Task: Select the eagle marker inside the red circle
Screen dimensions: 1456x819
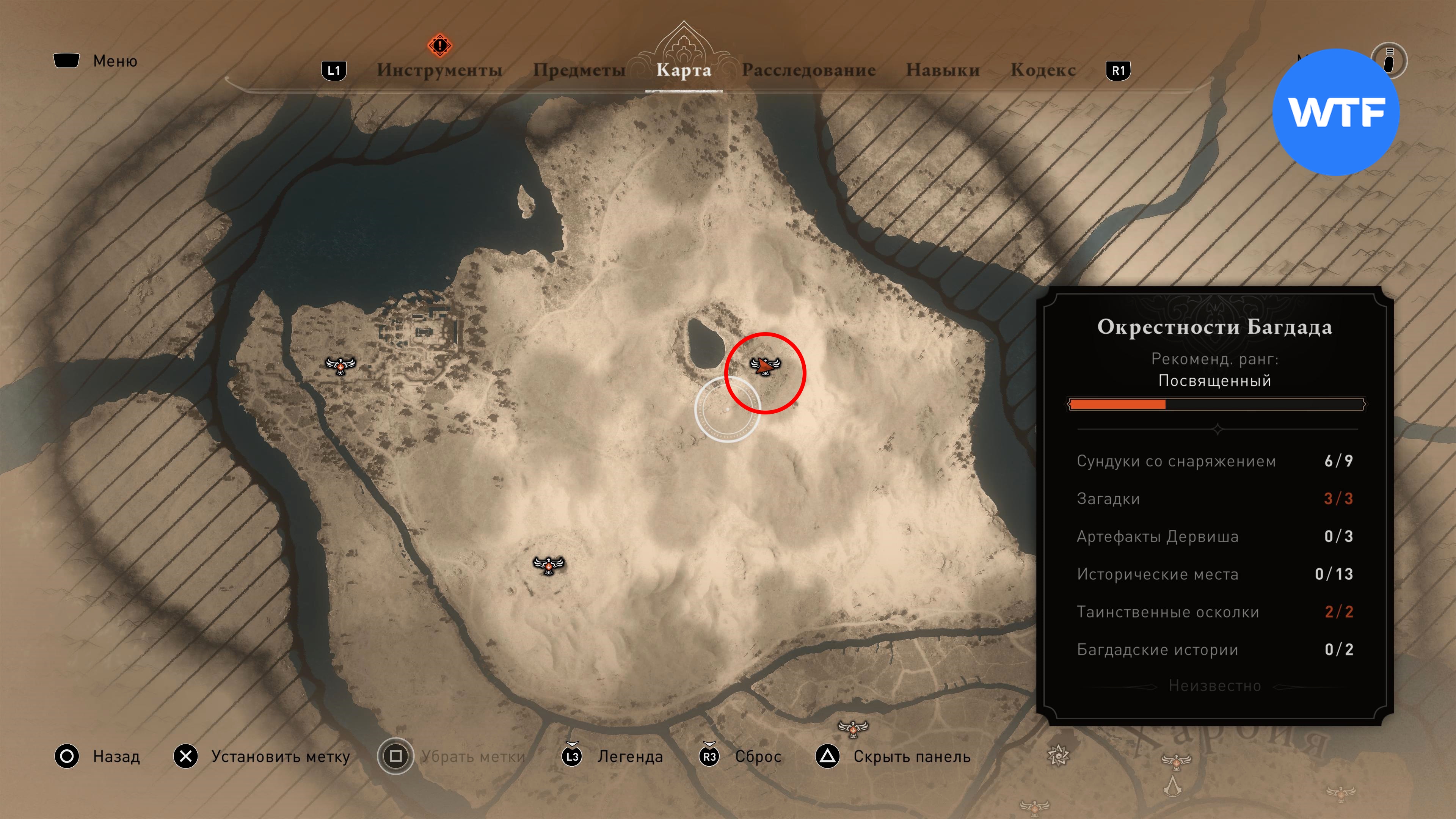Action: [x=765, y=366]
